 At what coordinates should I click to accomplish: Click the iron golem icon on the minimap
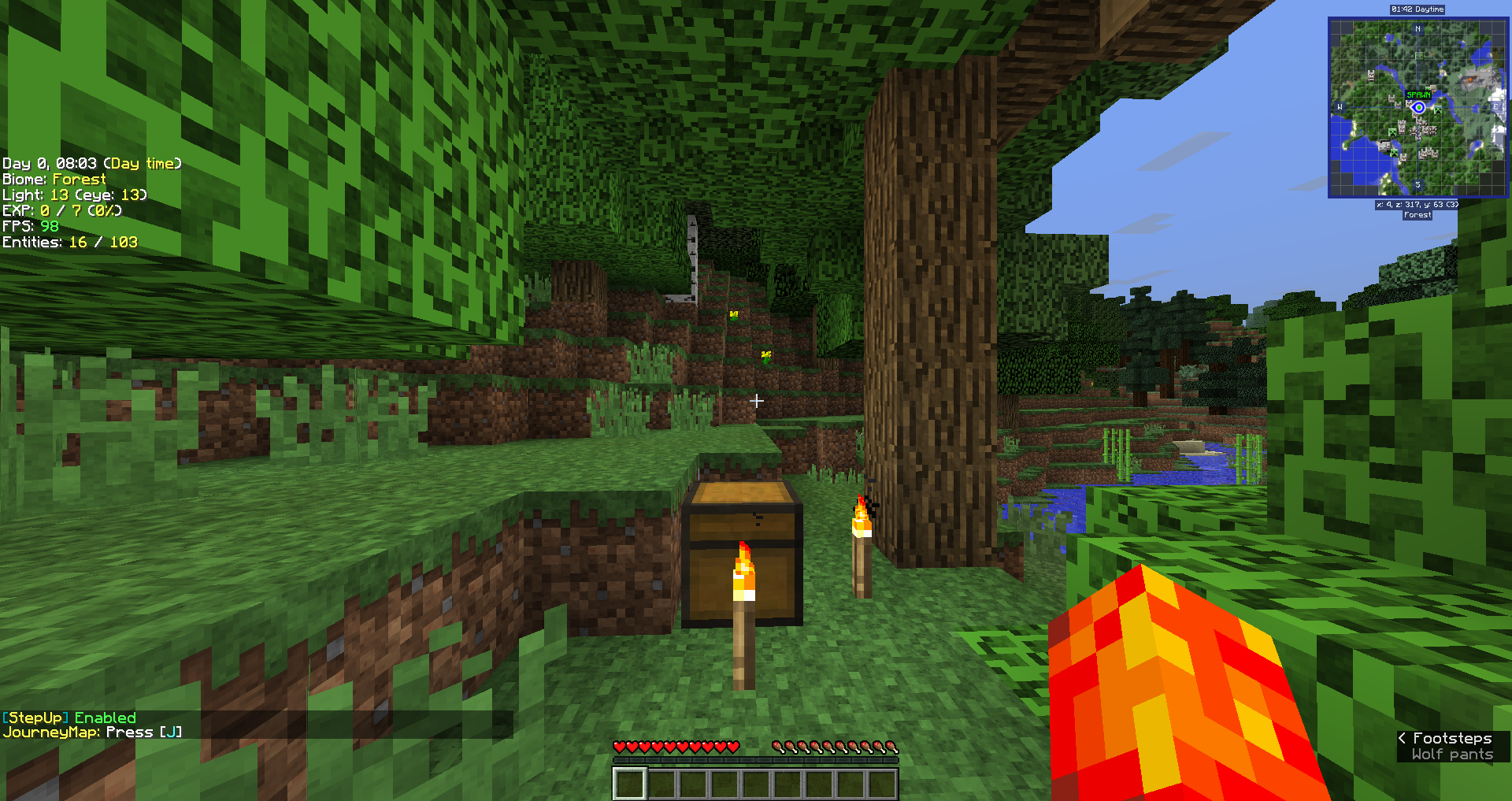click(1384, 146)
